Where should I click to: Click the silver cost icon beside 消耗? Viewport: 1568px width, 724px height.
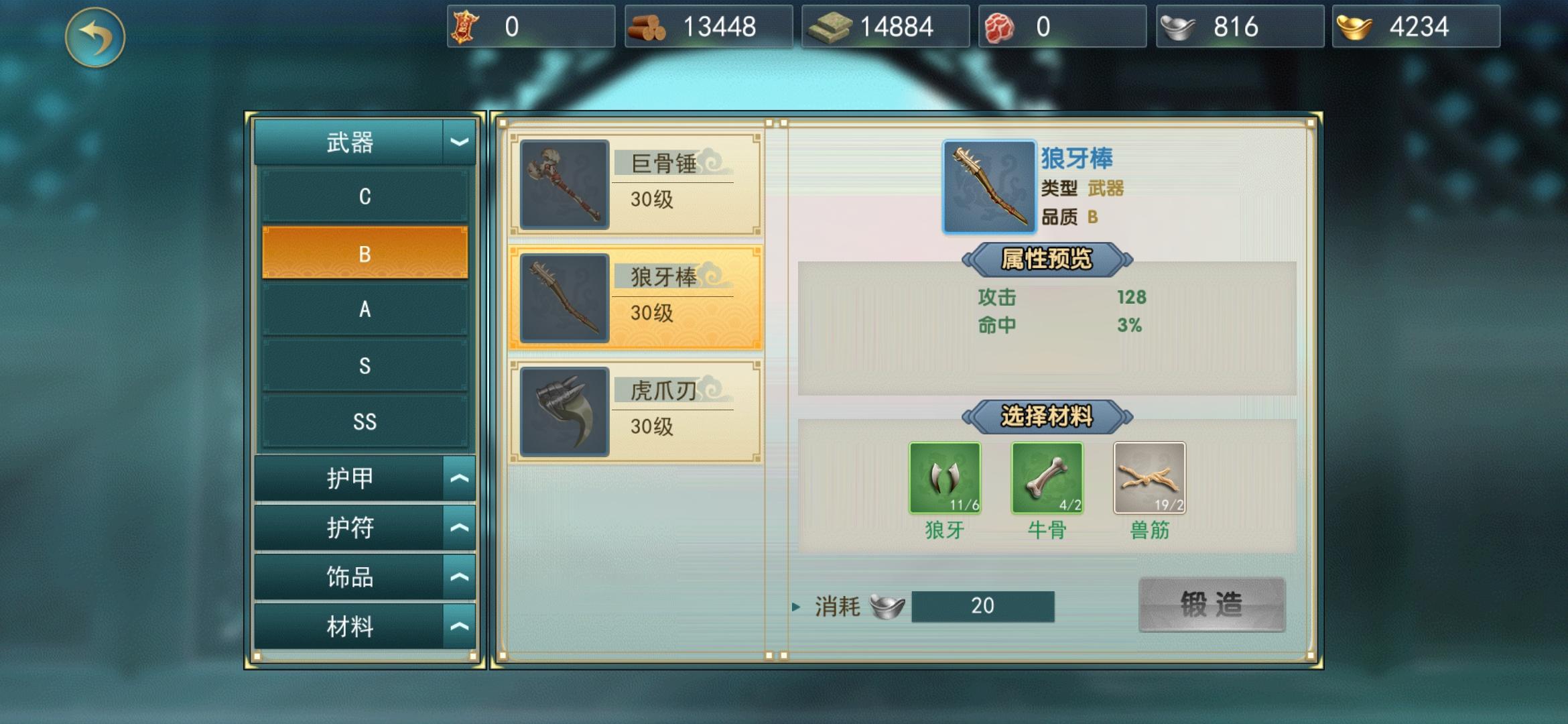click(886, 605)
